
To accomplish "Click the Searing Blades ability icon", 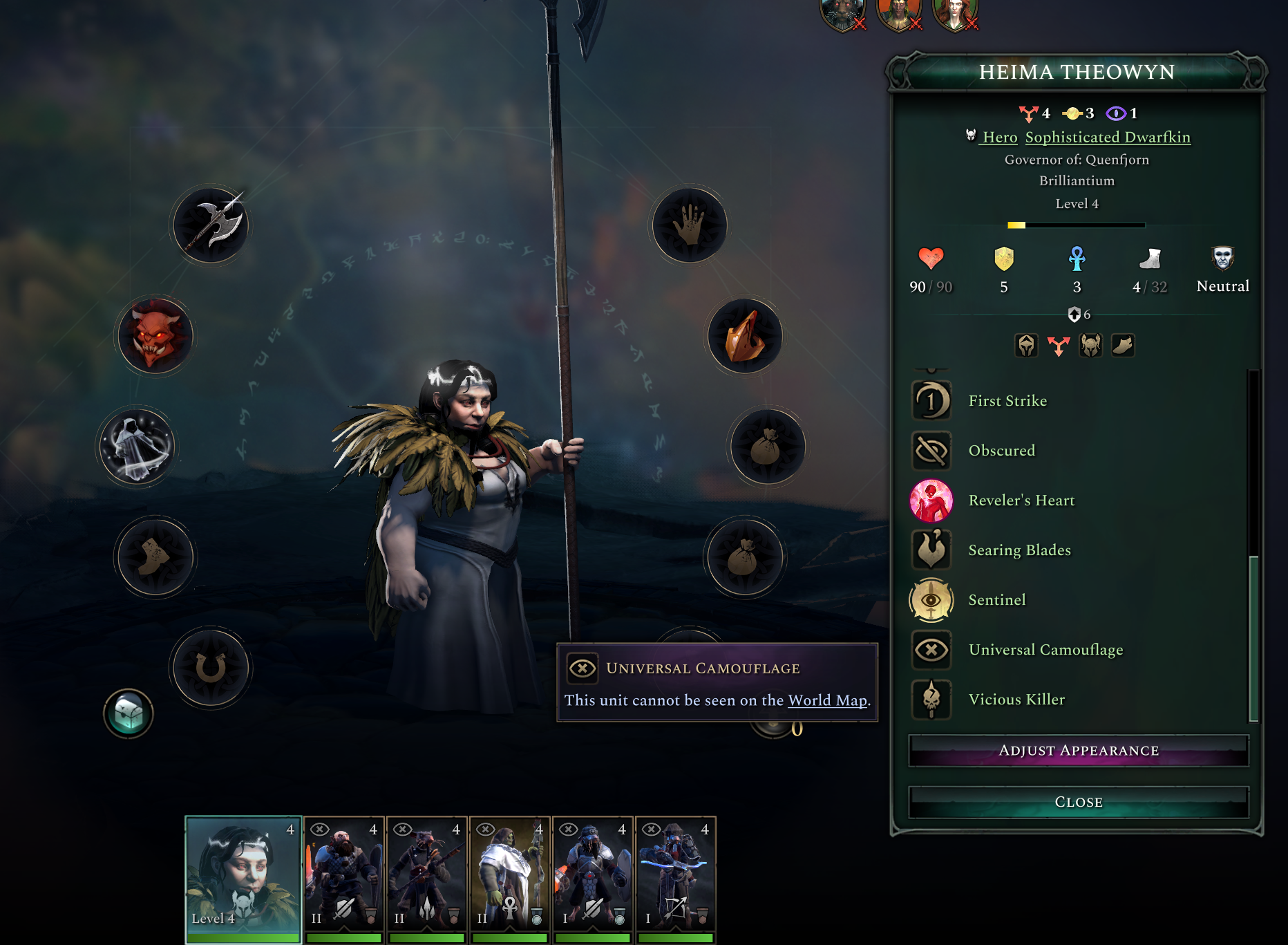I will click(x=931, y=550).
